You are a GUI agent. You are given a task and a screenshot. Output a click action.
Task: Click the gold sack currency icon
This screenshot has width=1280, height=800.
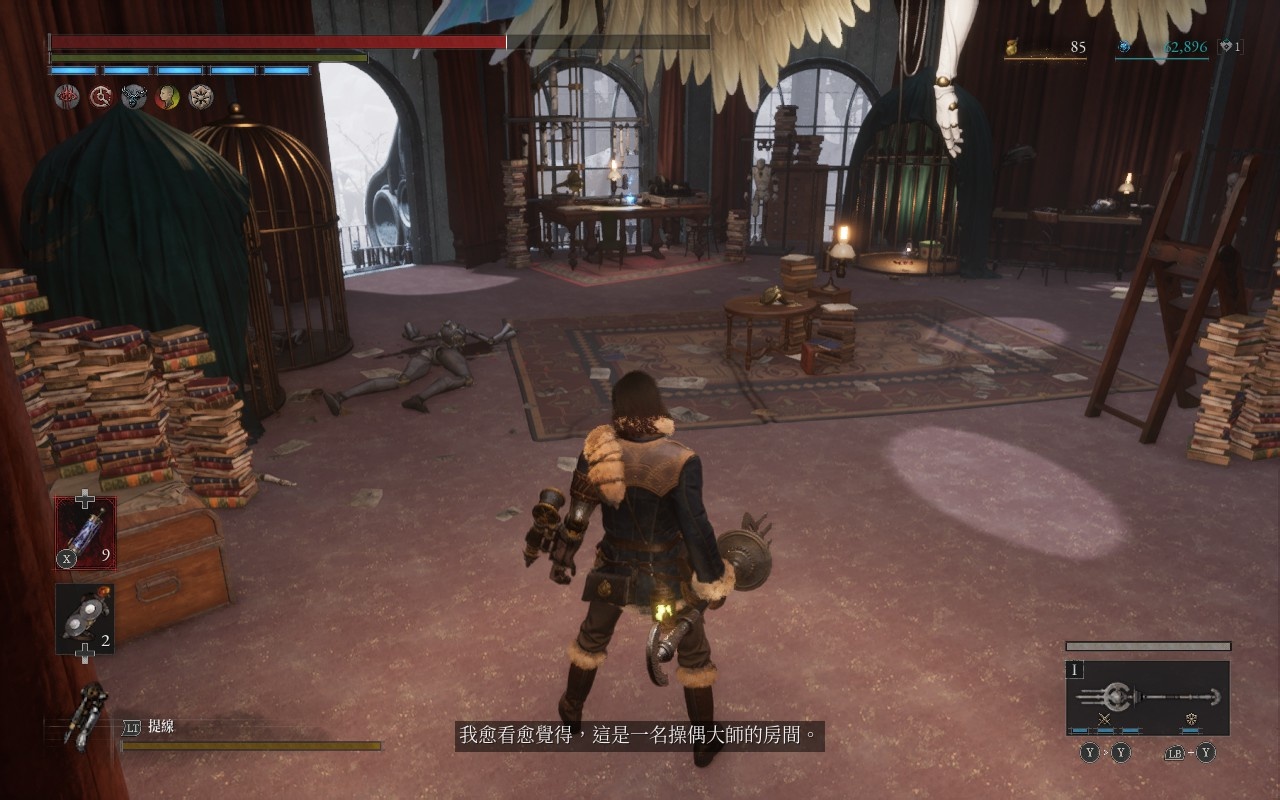1012,46
